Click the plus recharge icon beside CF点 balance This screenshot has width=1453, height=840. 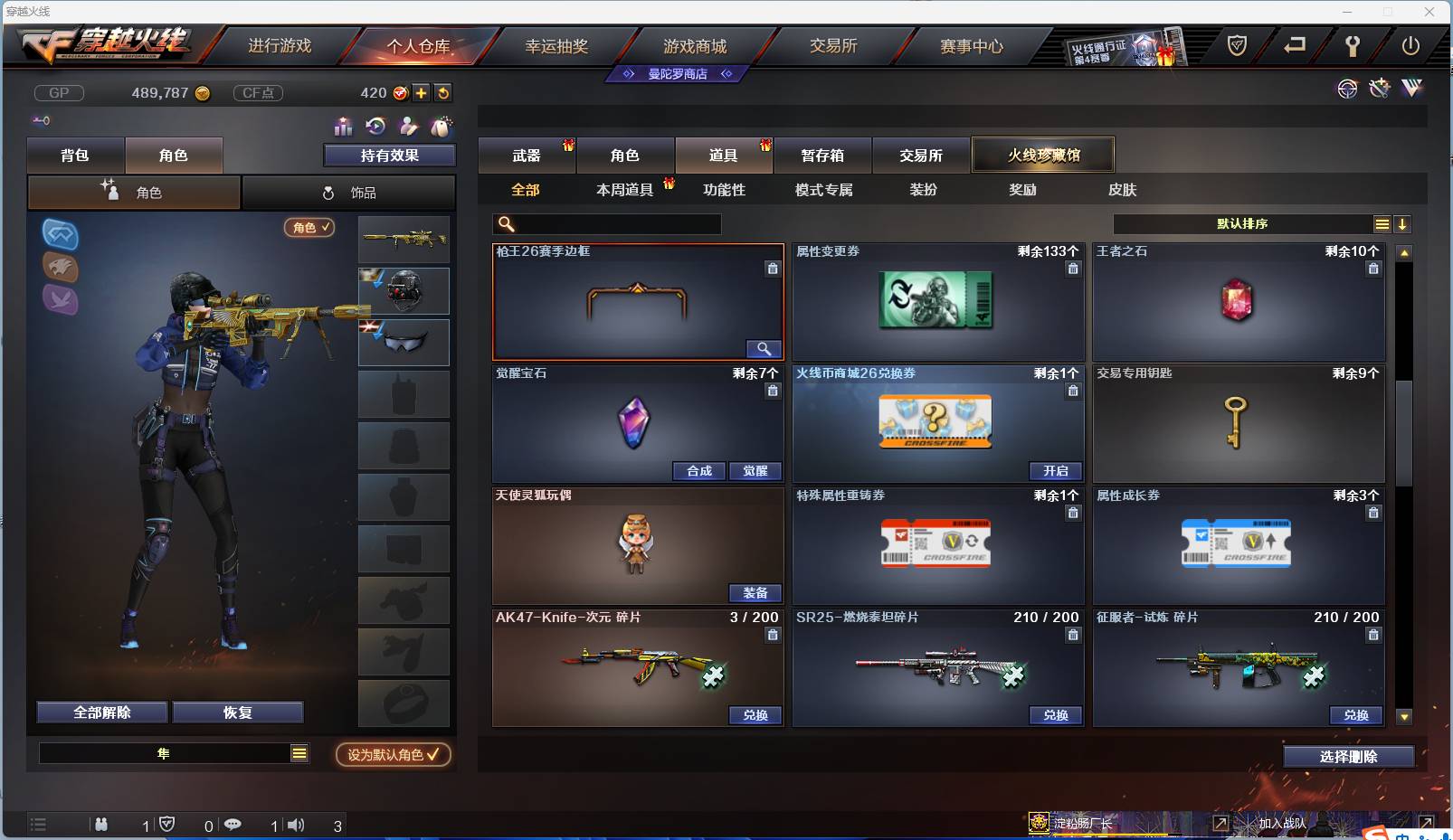tap(420, 93)
